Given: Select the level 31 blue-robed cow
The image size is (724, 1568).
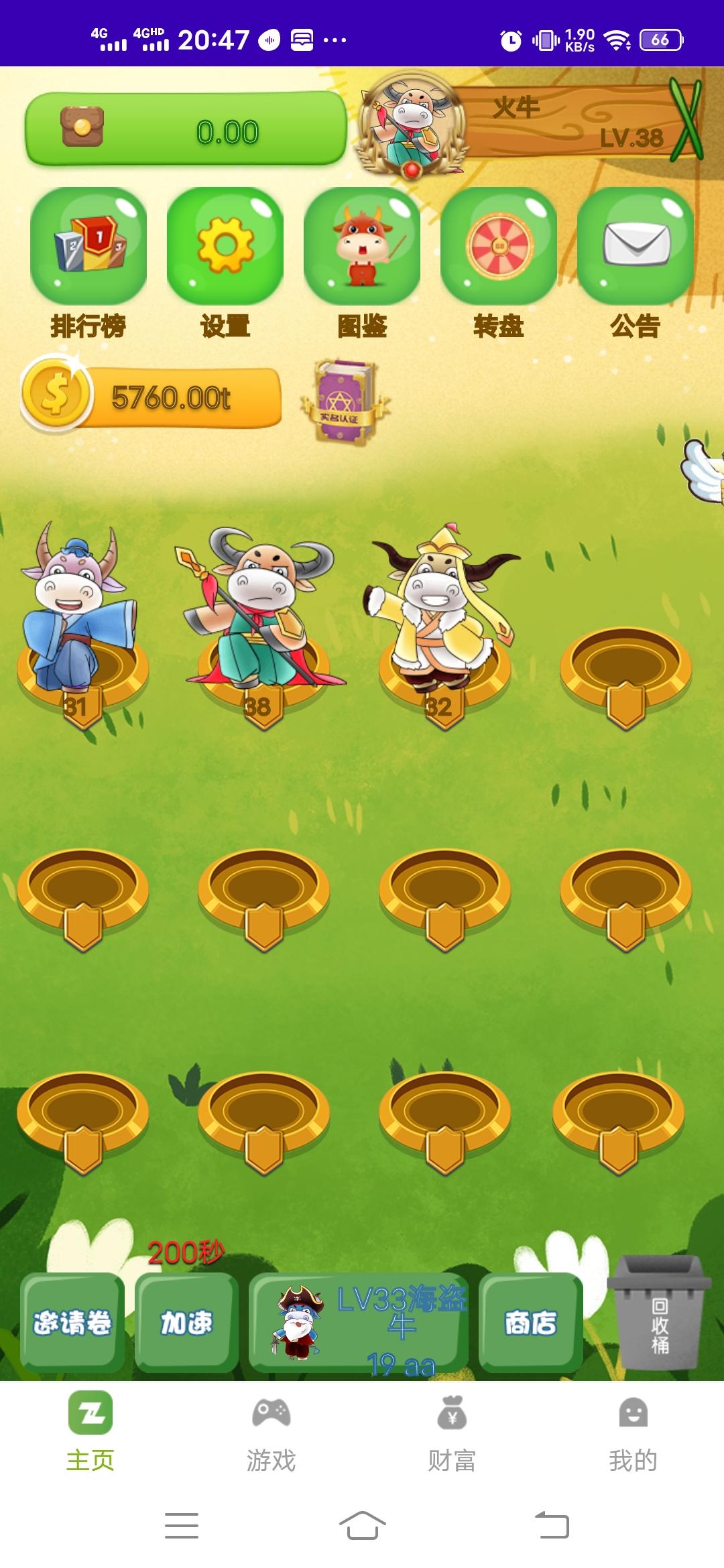Looking at the screenshot, I should click(x=79, y=610).
